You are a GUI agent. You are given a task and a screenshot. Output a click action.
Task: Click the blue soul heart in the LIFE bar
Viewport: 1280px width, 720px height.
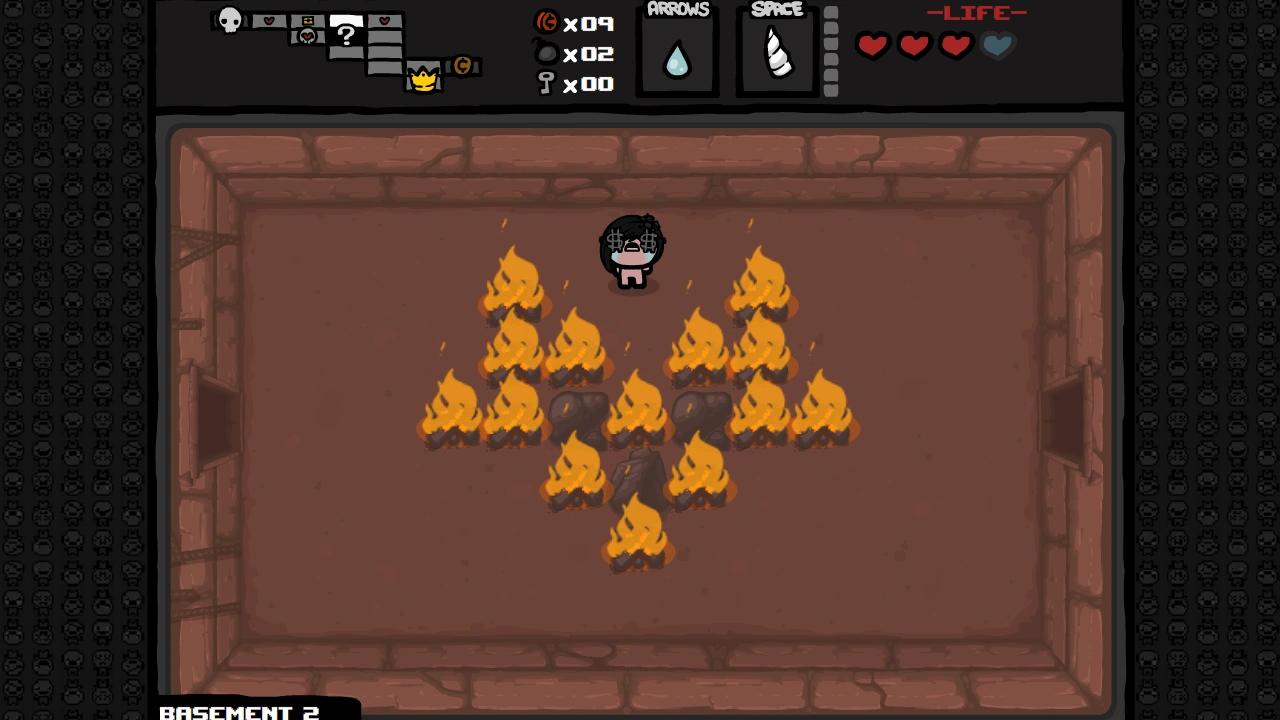tap(996, 45)
